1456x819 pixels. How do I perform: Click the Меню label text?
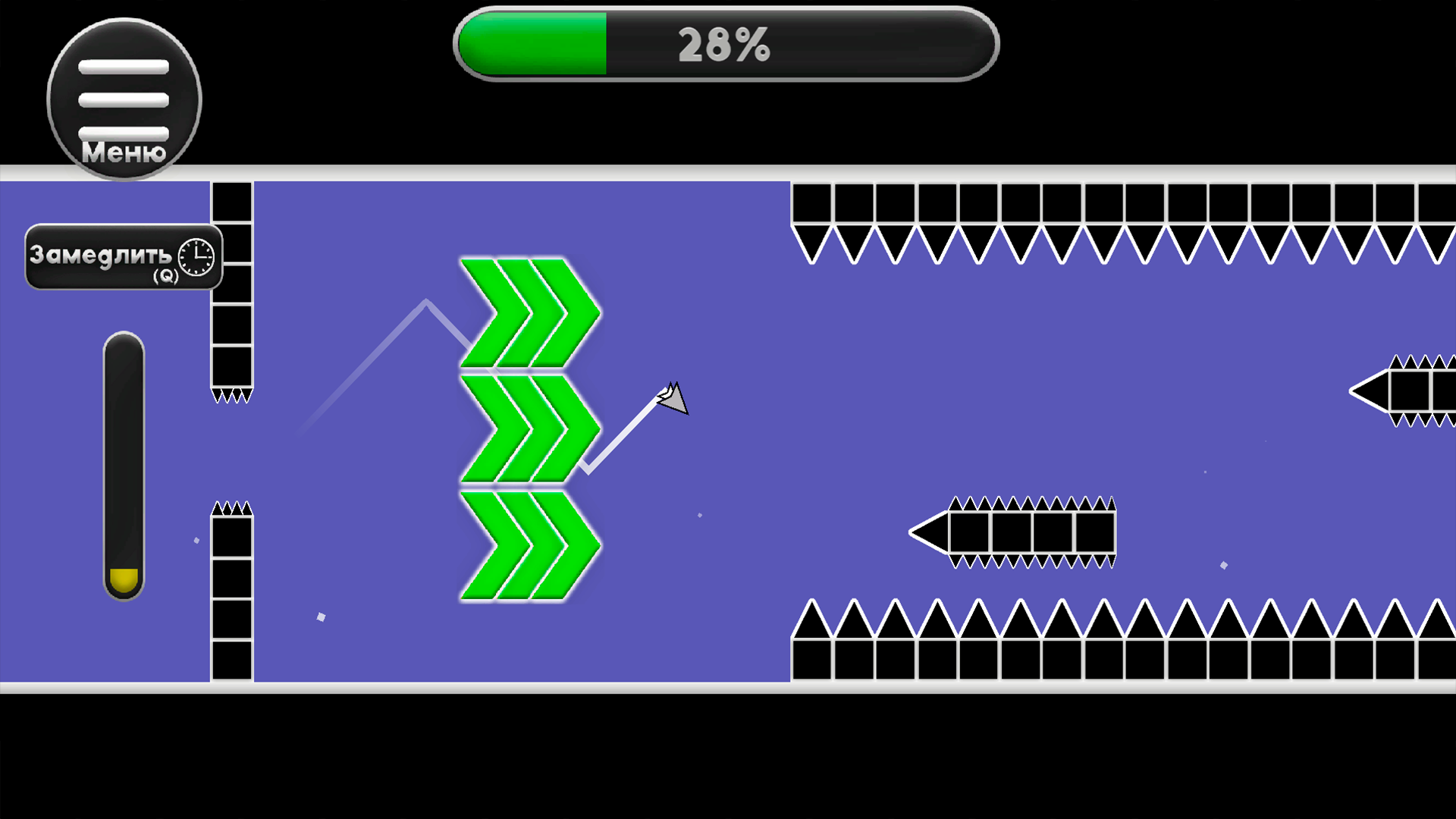pos(124,153)
